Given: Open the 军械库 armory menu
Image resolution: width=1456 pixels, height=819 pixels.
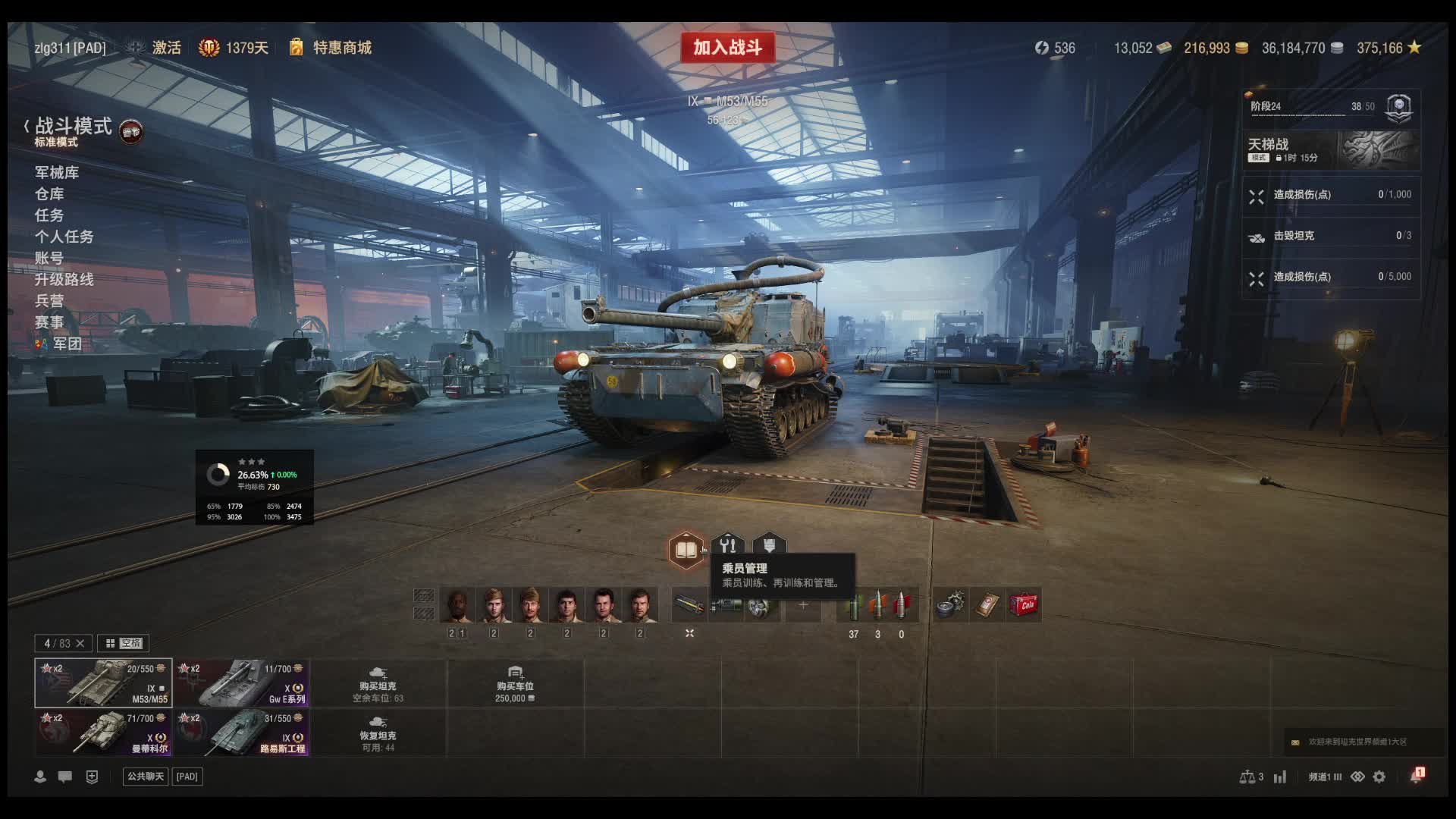Looking at the screenshot, I should tap(57, 173).
